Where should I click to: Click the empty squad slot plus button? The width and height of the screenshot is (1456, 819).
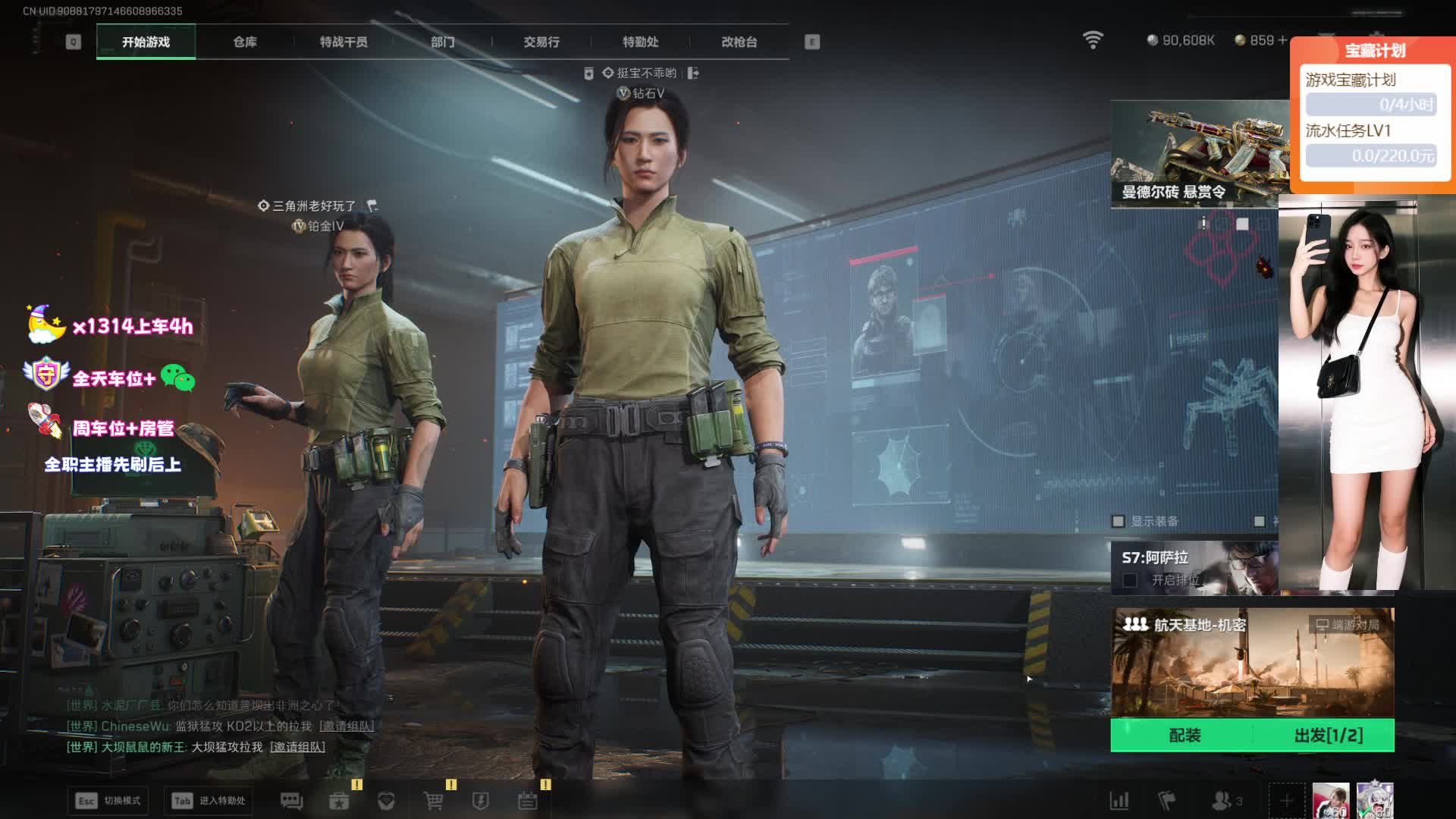click(1286, 801)
